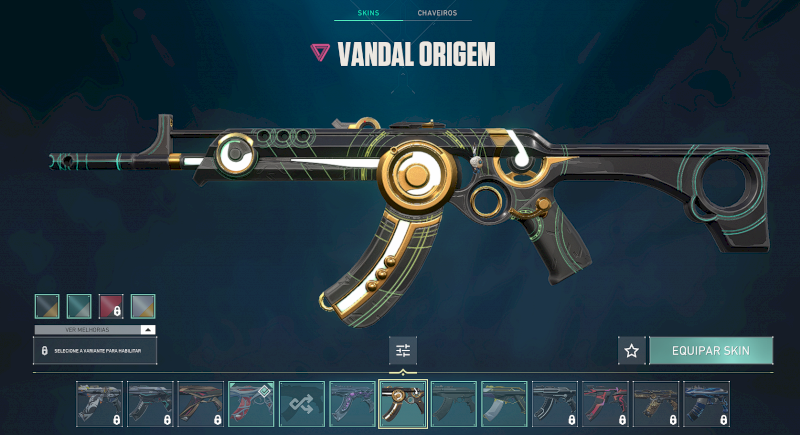Select the currently highlighted Origem skin thumbnail

[403, 404]
